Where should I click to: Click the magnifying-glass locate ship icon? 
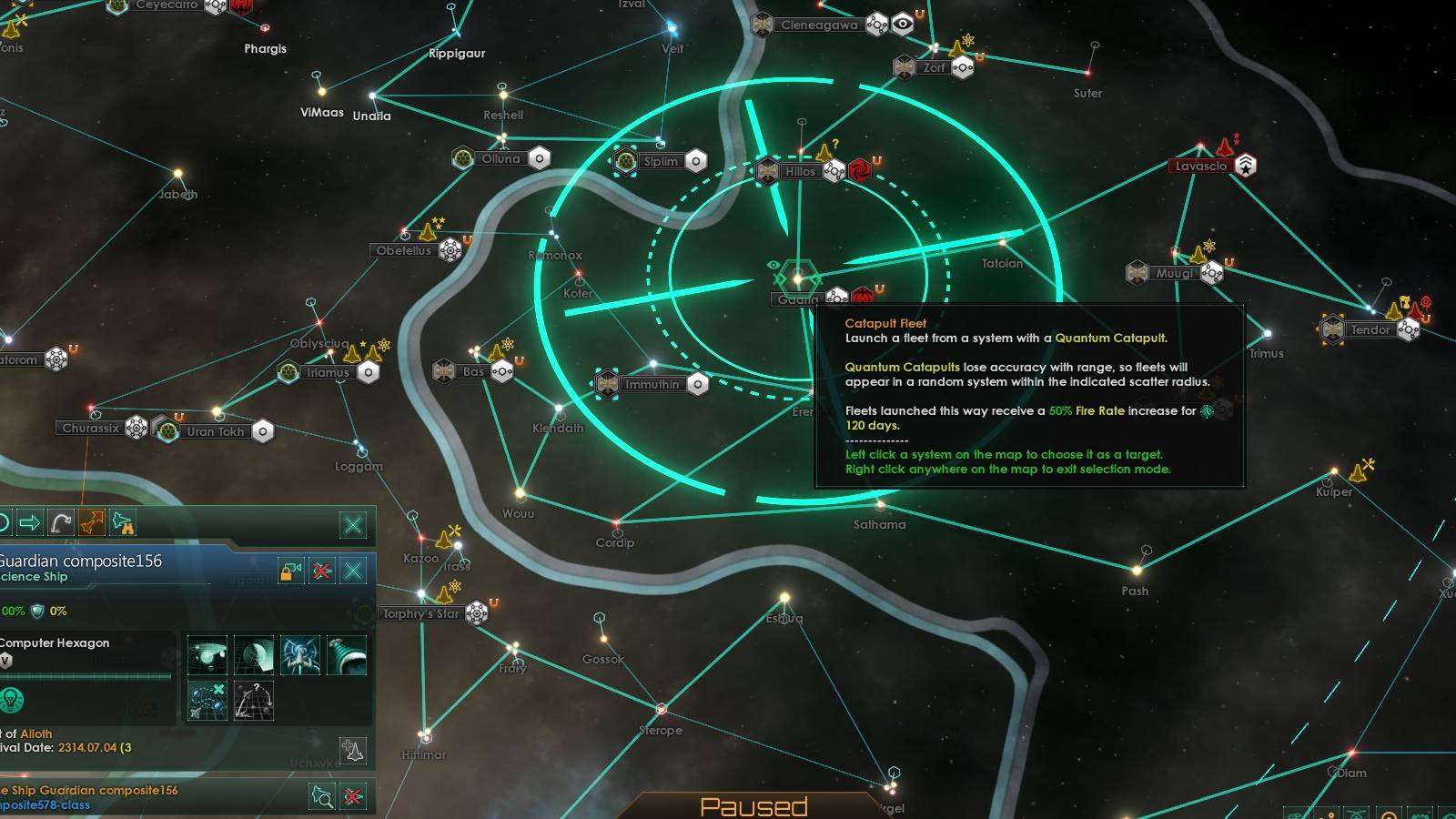[x=321, y=796]
